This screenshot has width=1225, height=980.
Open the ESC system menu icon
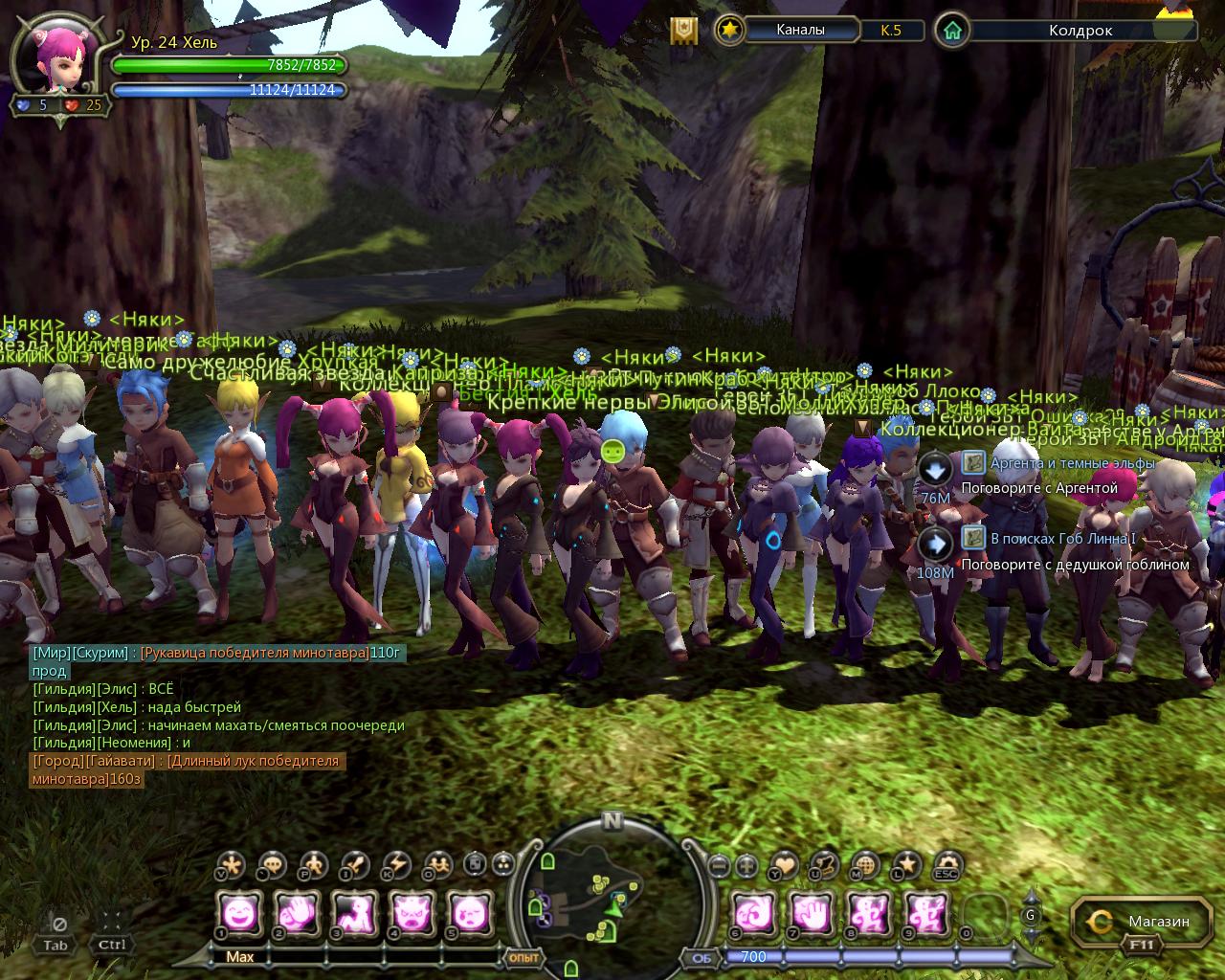click(x=947, y=865)
